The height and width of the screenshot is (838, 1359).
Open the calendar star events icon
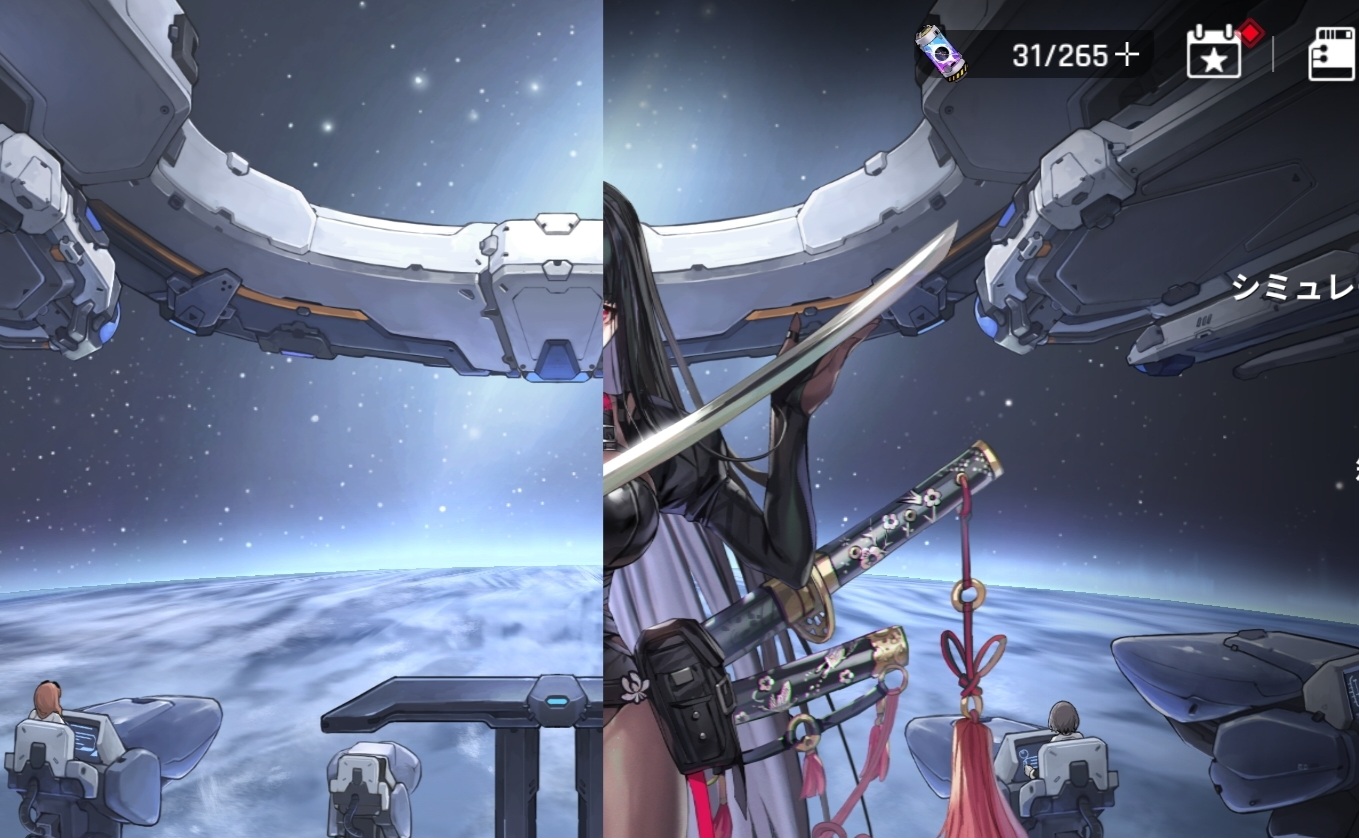tap(1214, 54)
